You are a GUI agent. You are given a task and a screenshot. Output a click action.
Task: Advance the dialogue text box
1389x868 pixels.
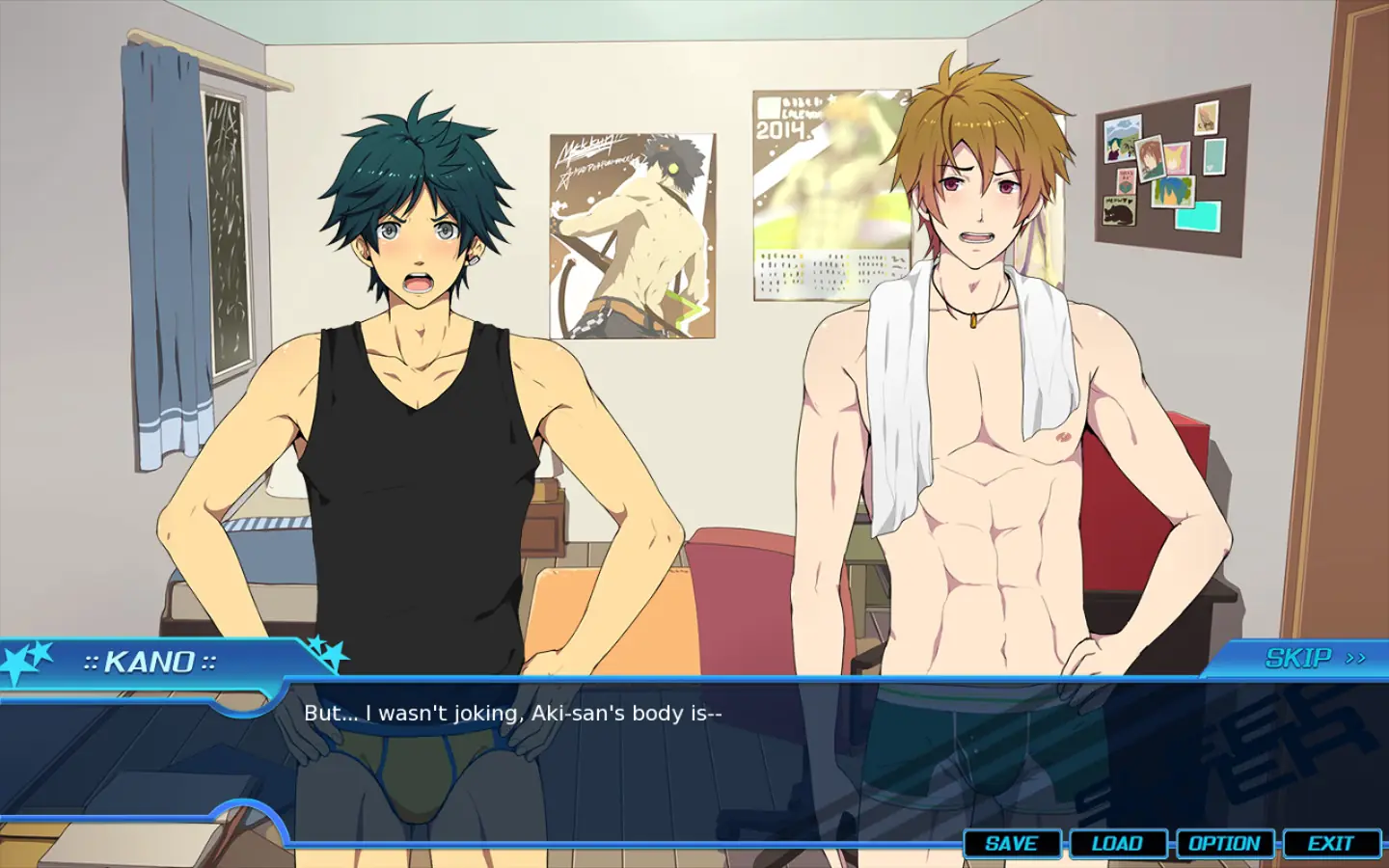click(x=675, y=762)
